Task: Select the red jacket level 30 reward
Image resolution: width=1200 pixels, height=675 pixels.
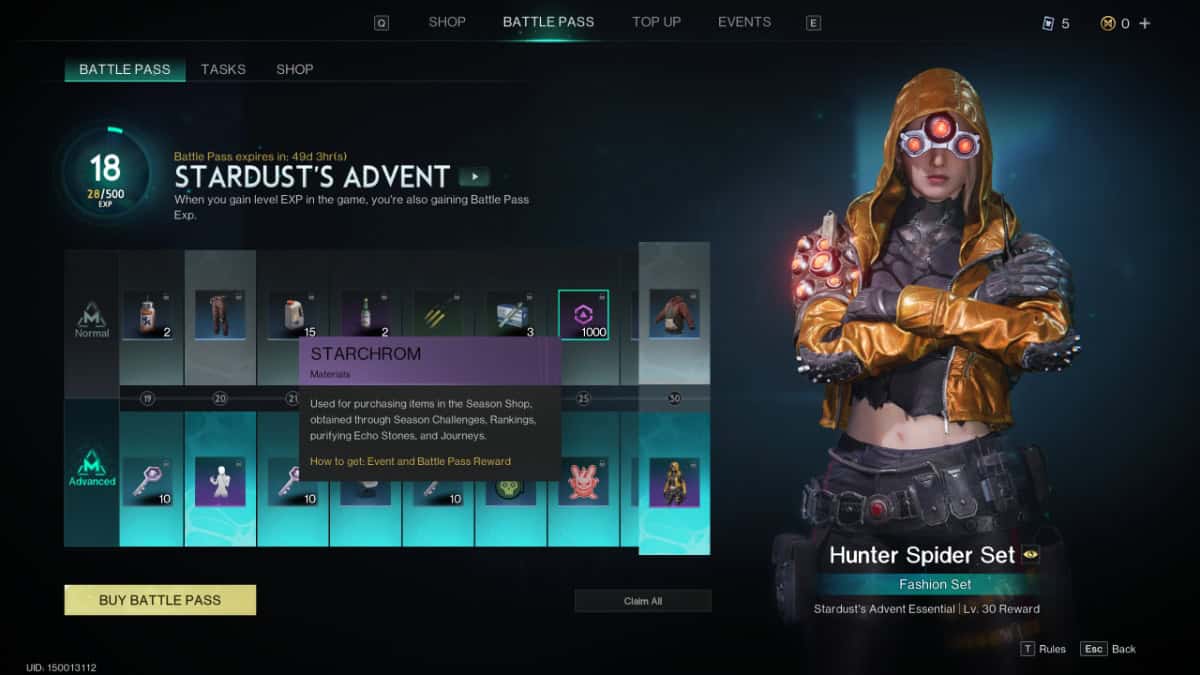Action: coord(674,313)
